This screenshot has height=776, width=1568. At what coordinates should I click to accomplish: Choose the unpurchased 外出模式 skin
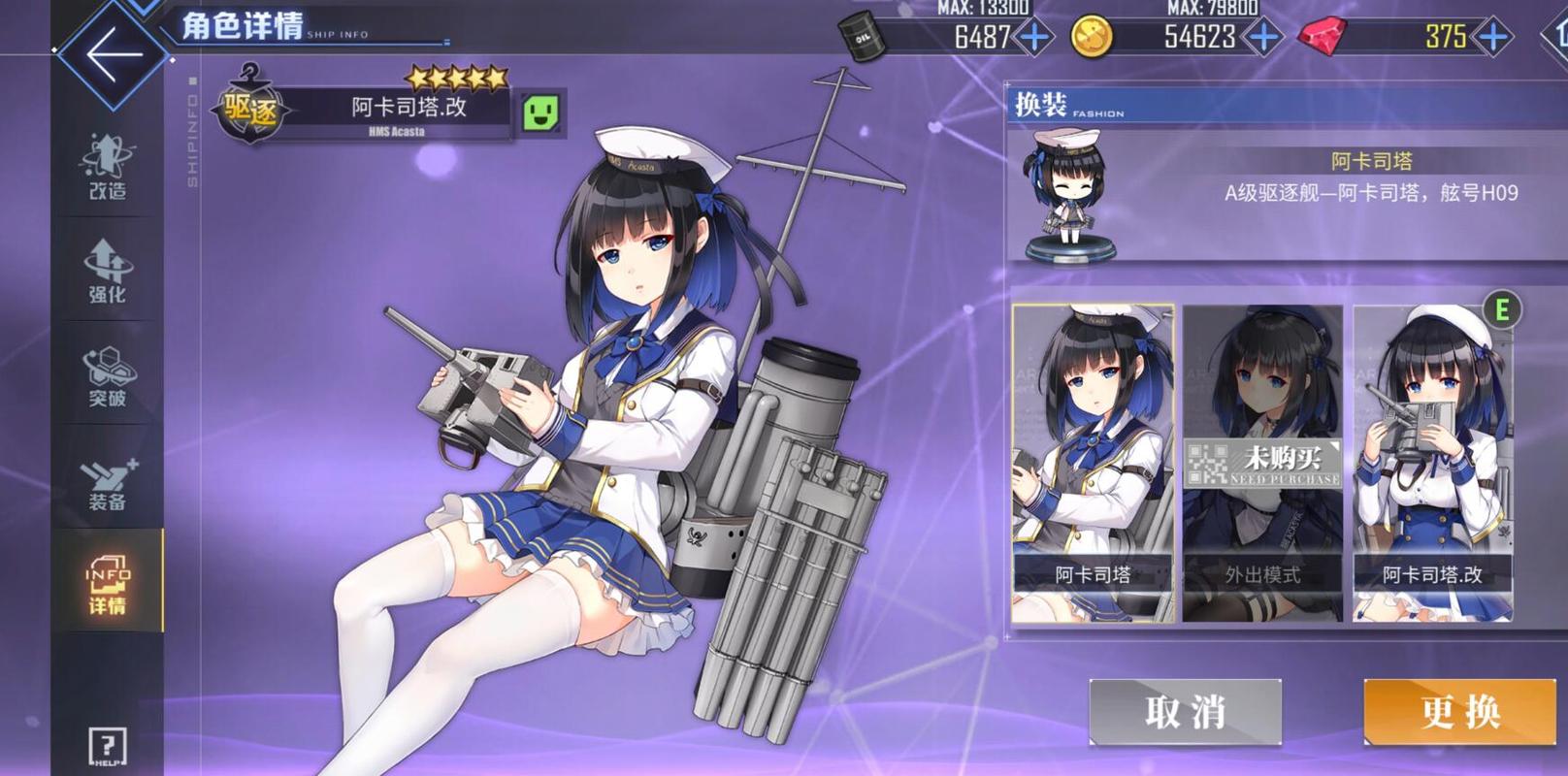1262,463
